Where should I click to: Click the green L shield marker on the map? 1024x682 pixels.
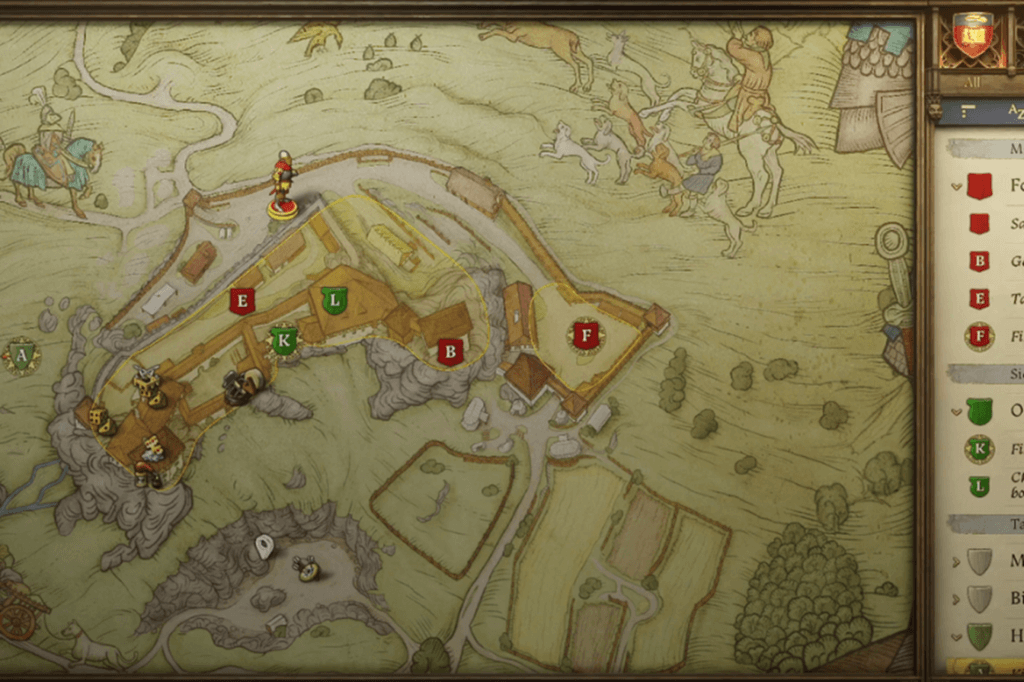tap(334, 298)
